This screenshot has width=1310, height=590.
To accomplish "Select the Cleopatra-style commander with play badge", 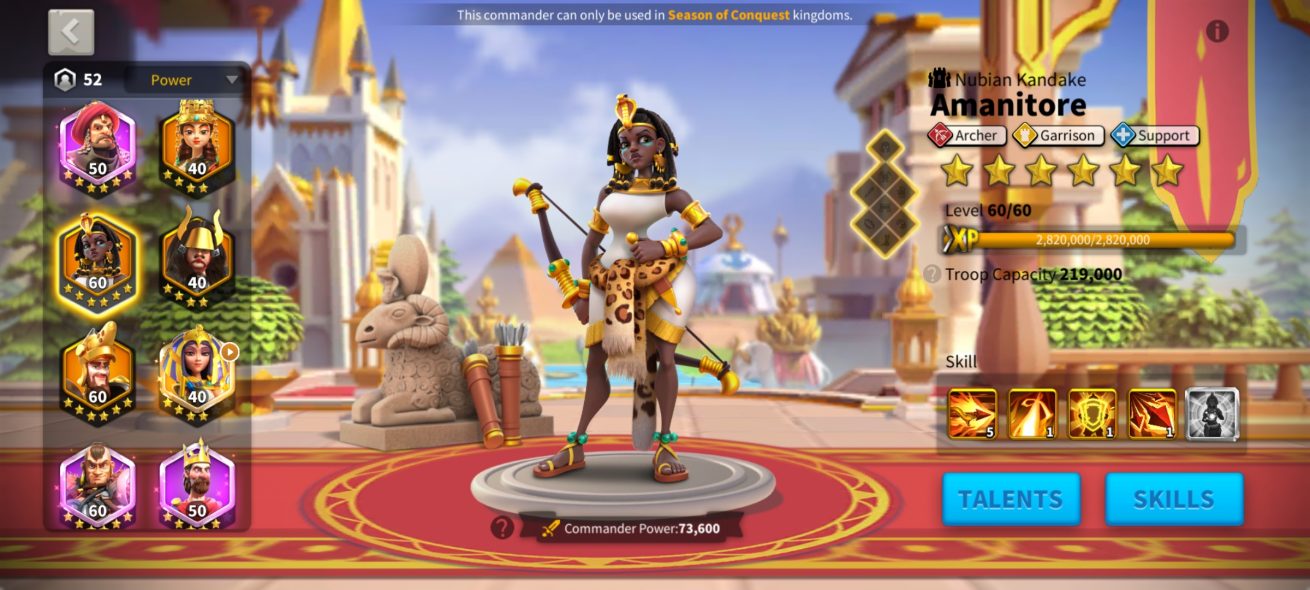I will 197,370.
